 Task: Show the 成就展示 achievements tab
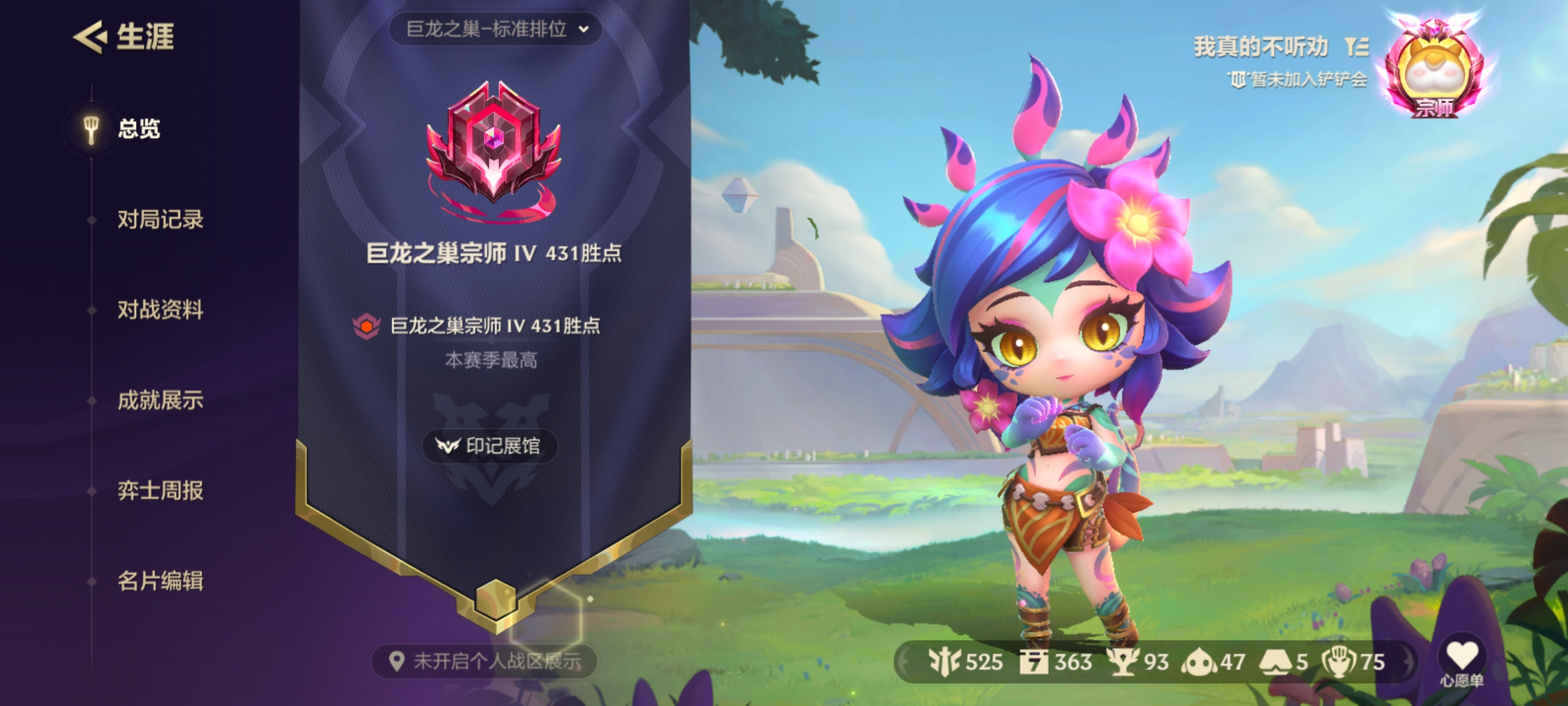point(160,400)
